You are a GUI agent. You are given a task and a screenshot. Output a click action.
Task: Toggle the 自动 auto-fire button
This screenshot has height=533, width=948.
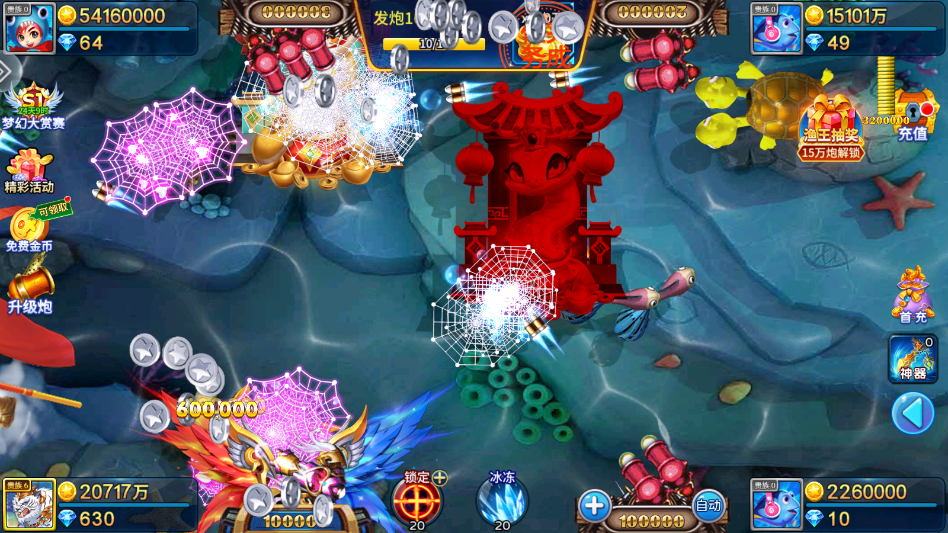click(708, 506)
